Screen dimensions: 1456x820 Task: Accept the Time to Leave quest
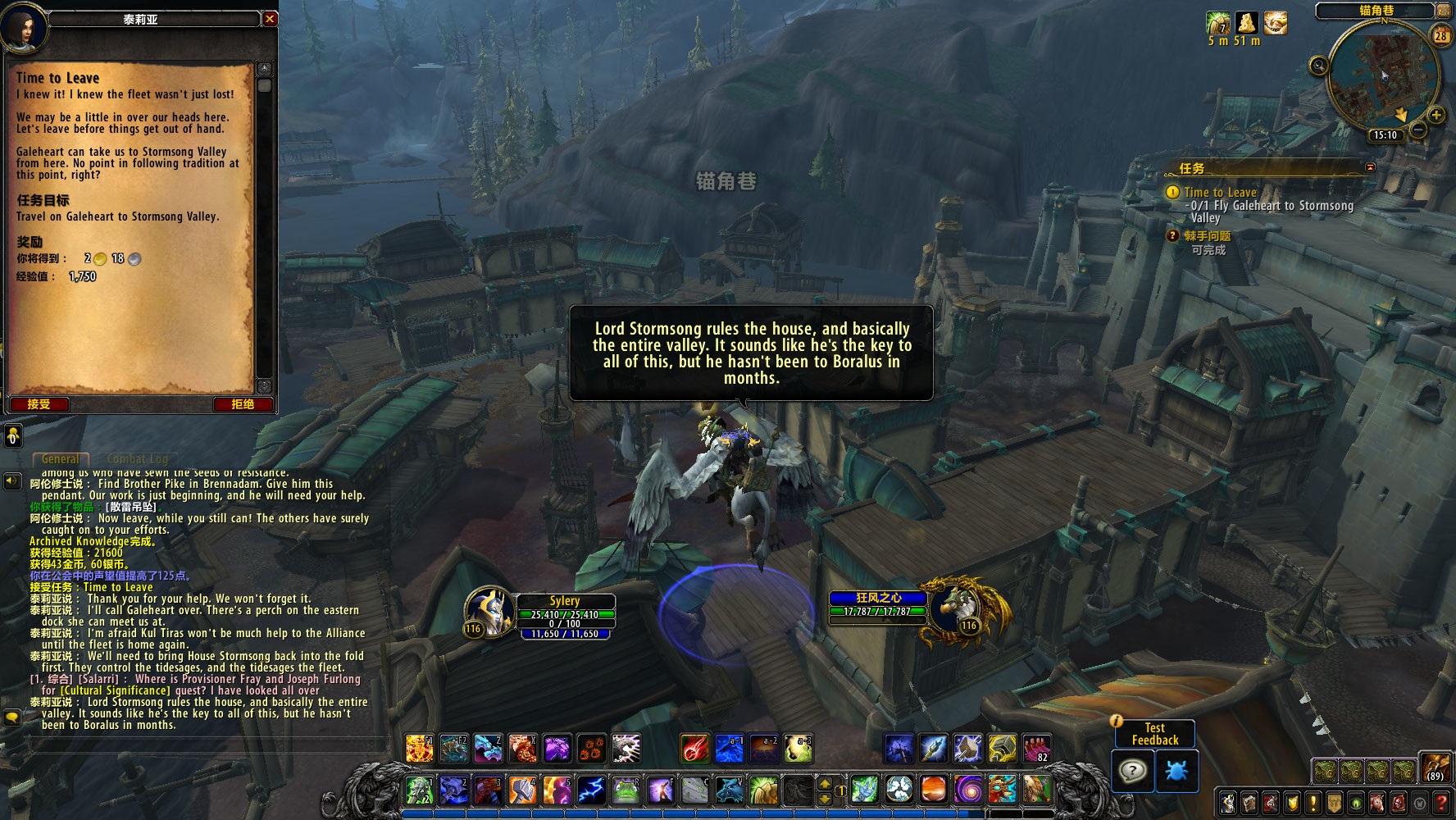coord(39,404)
